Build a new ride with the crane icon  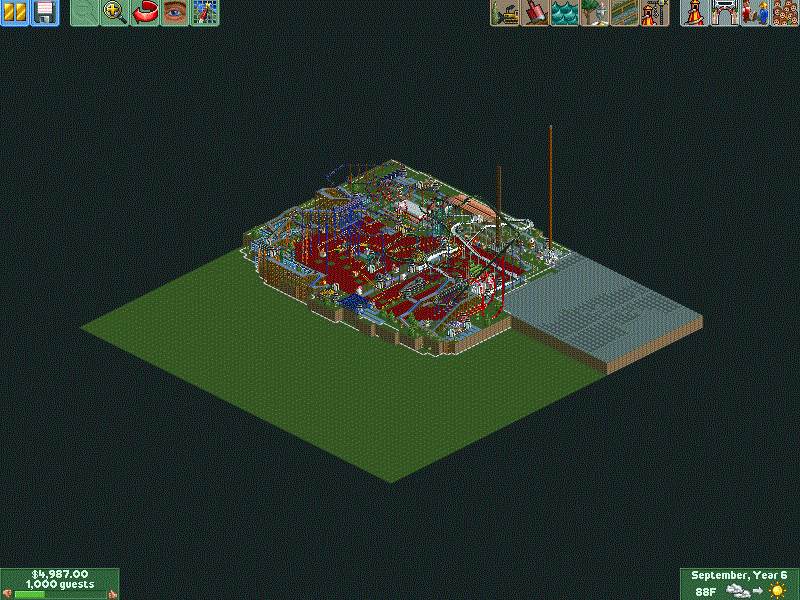point(655,13)
